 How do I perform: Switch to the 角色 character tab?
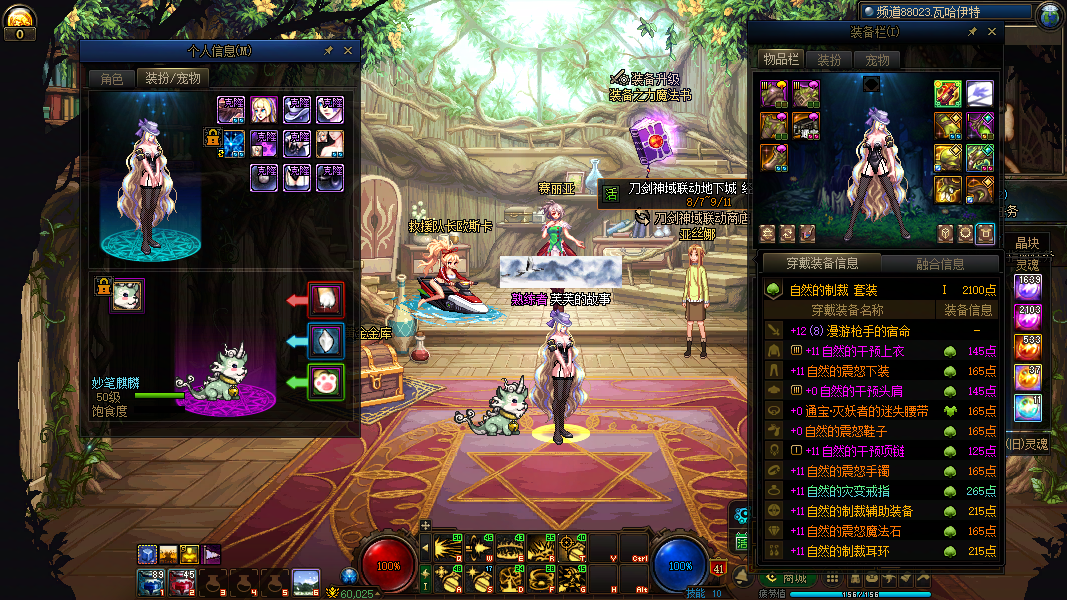coord(111,78)
